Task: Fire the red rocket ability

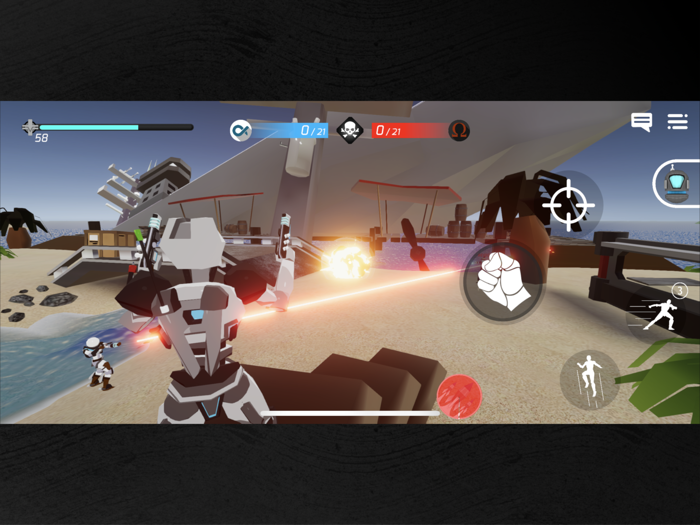Action: [459, 396]
